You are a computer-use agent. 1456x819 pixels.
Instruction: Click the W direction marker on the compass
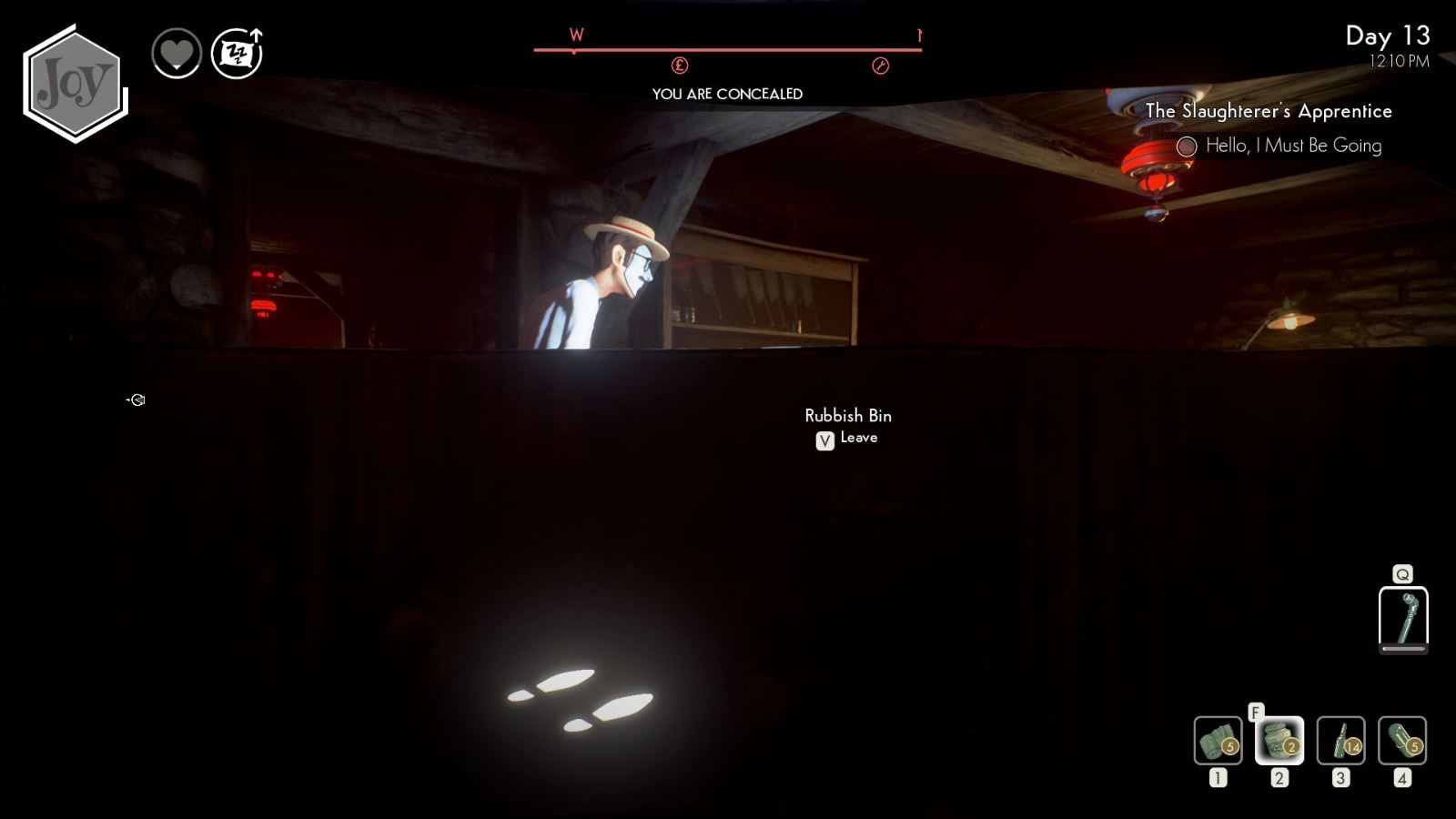pyautogui.click(x=574, y=35)
